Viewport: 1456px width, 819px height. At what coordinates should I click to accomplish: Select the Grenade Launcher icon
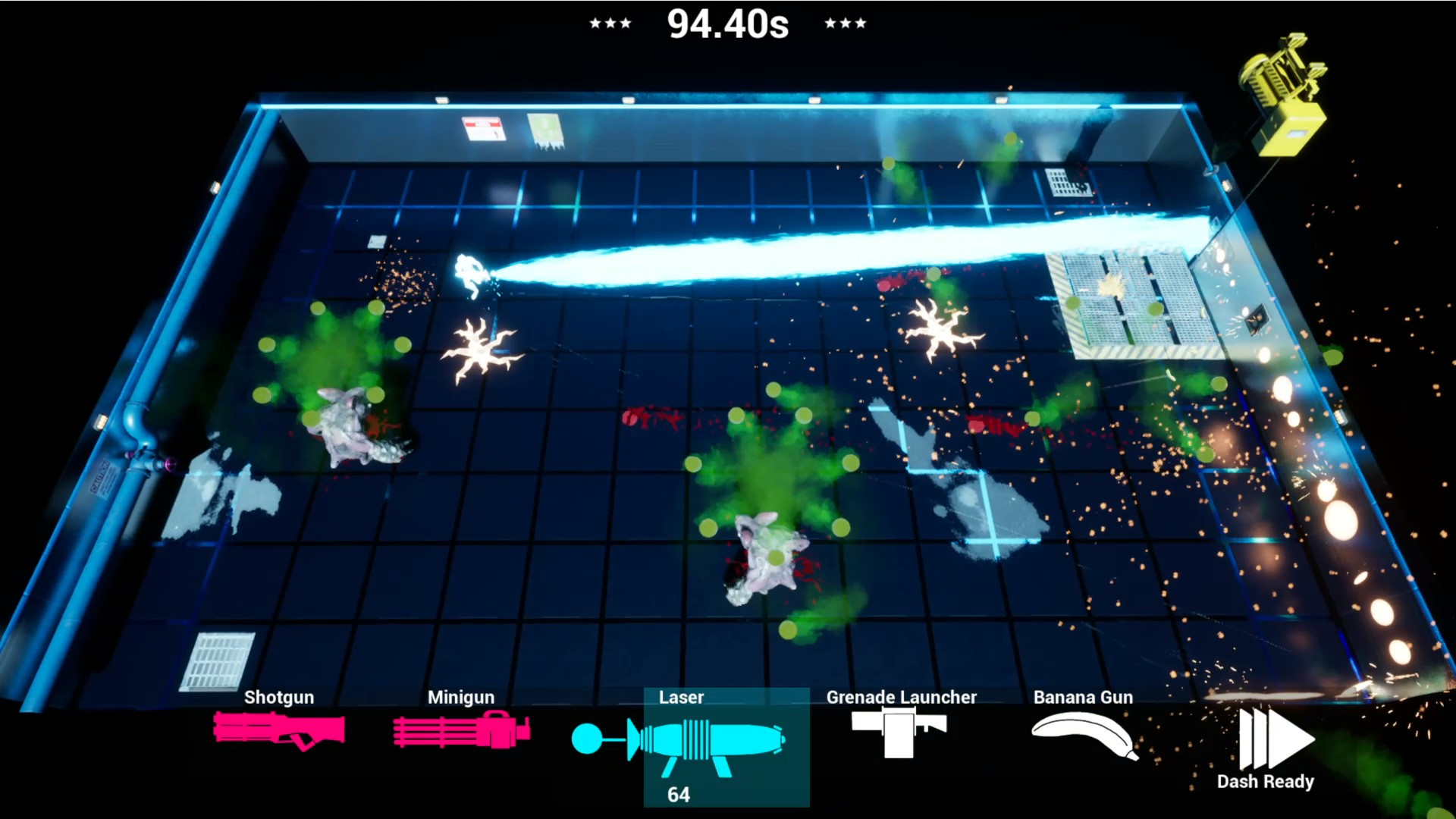(901, 734)
